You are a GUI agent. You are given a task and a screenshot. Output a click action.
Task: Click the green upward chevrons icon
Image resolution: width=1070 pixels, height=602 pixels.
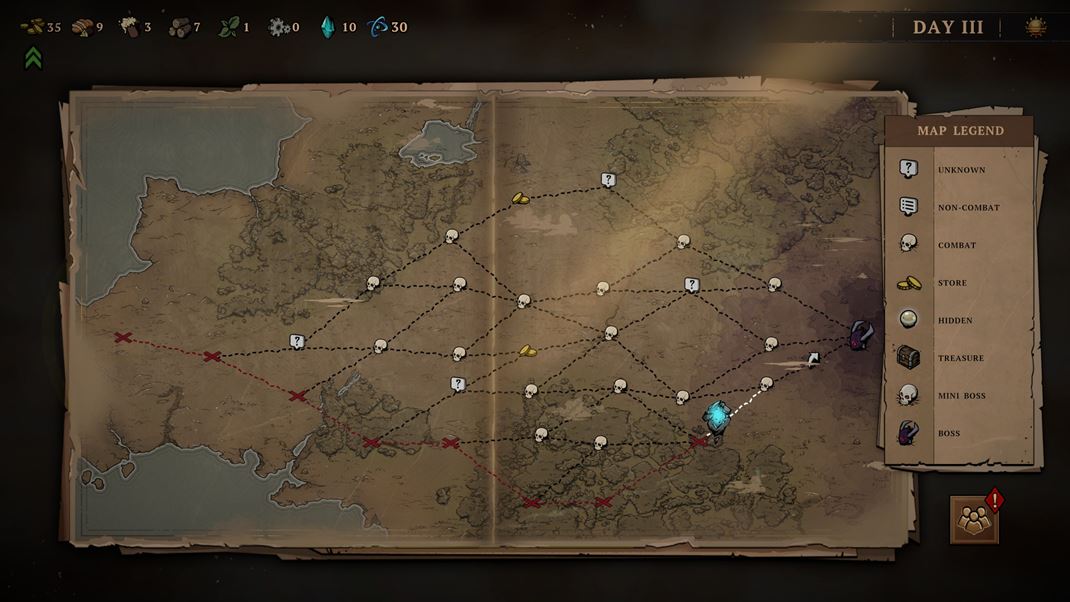(x=33, y=59)
